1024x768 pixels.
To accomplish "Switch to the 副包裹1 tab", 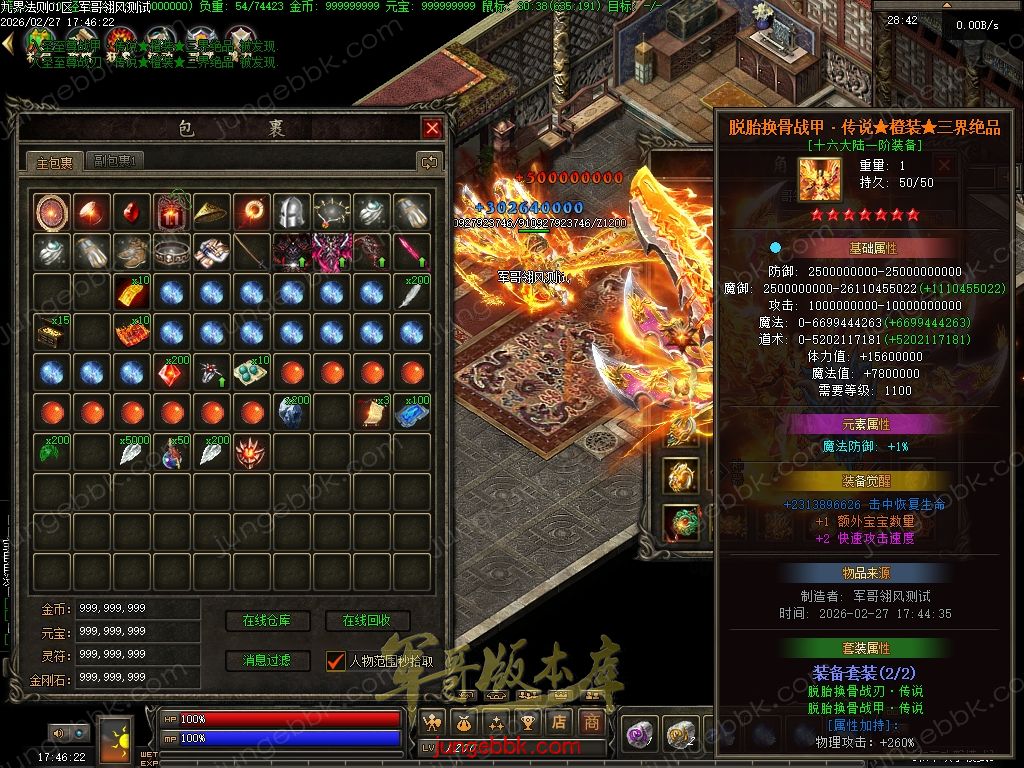I will 115,161.
